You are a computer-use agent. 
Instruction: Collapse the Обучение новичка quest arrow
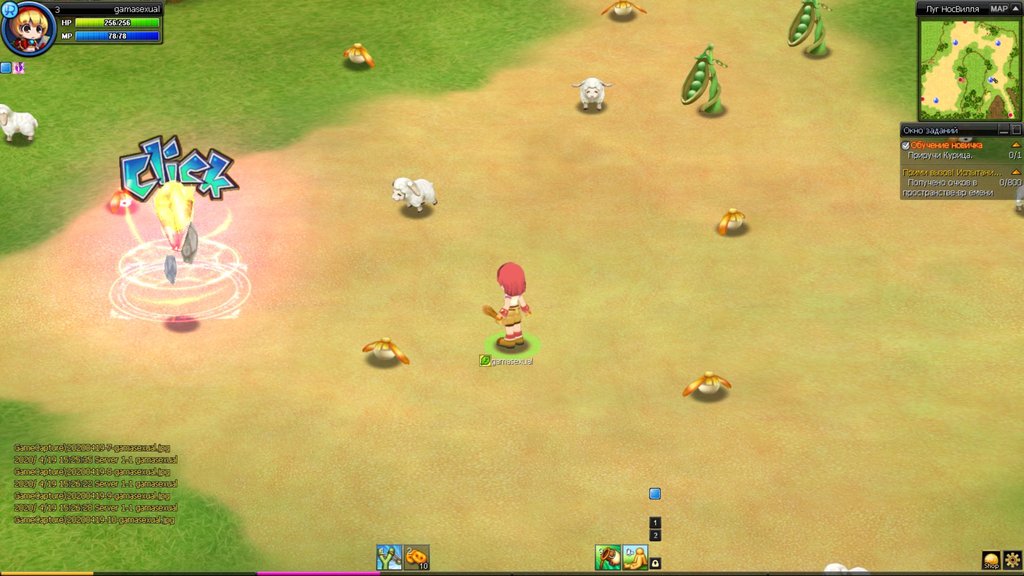(x=1016, y=145)
